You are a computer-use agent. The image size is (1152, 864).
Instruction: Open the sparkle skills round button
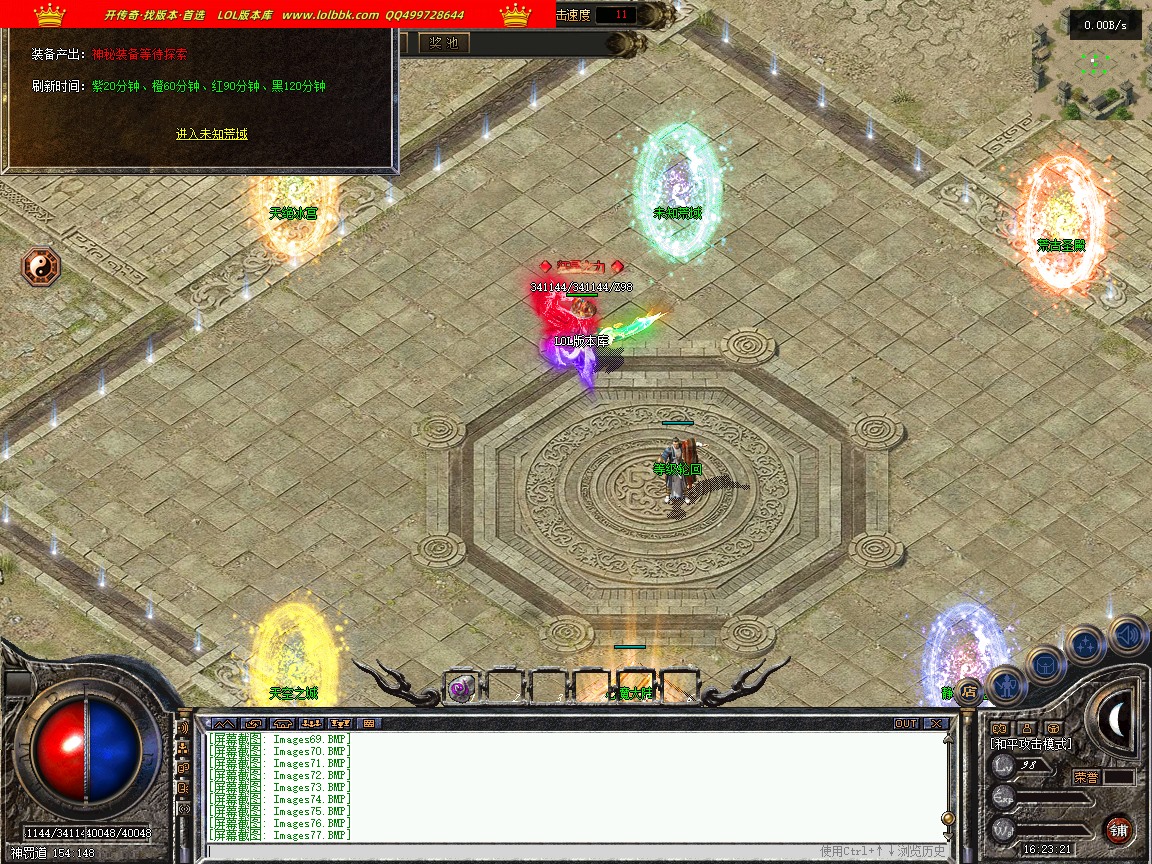click(1085, 644)
